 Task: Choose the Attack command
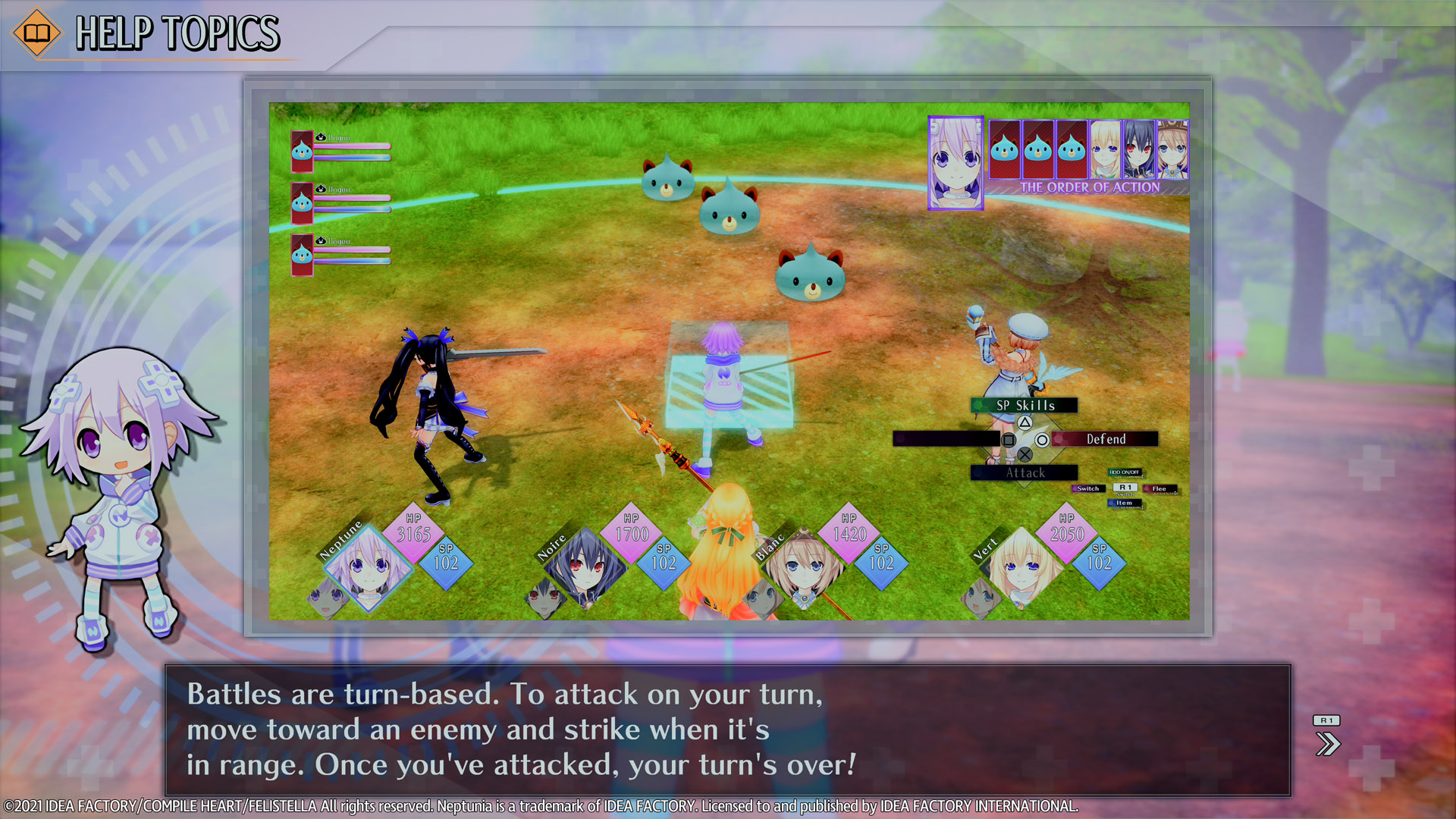click(x=1025, y=473)
